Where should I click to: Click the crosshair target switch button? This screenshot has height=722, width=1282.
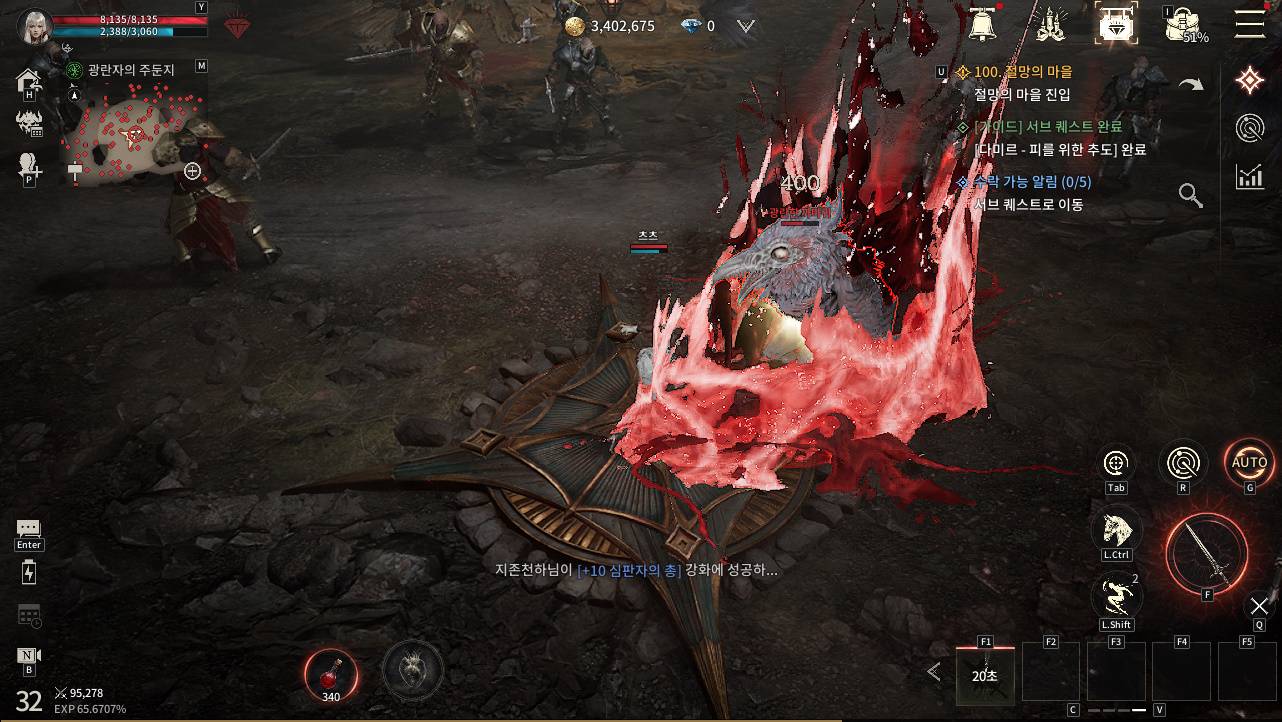(1116, 463)
